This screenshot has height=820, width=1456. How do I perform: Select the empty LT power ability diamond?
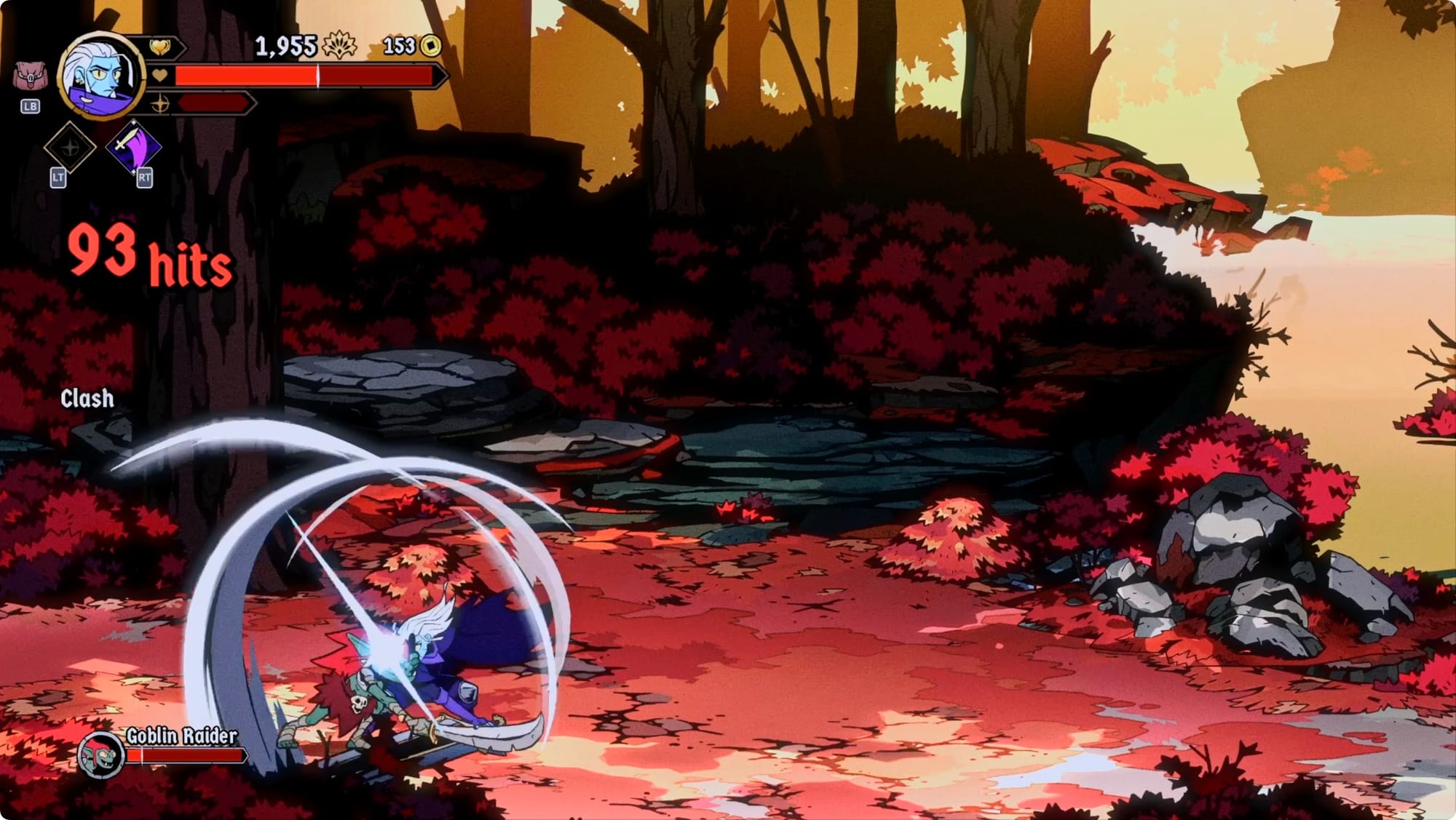[x=69, y=148]
